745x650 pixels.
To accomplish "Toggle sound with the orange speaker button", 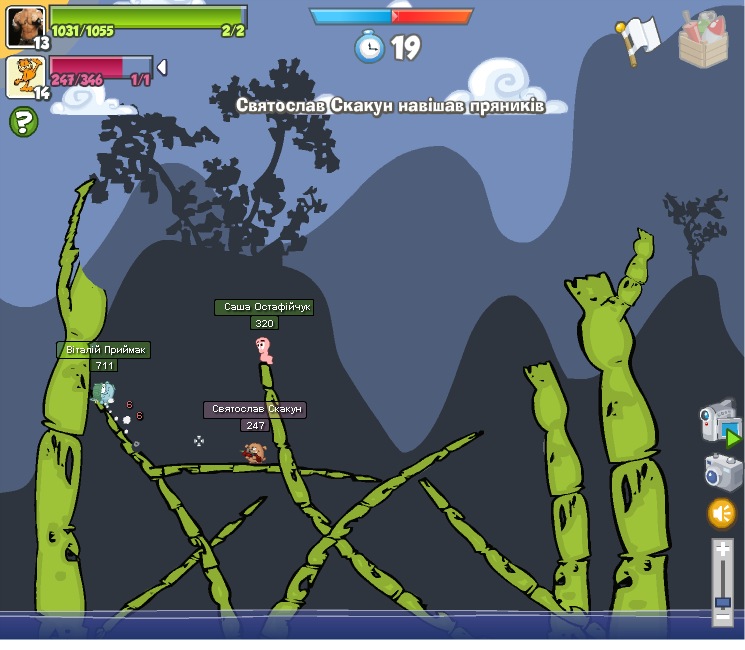I will (722, 514).
